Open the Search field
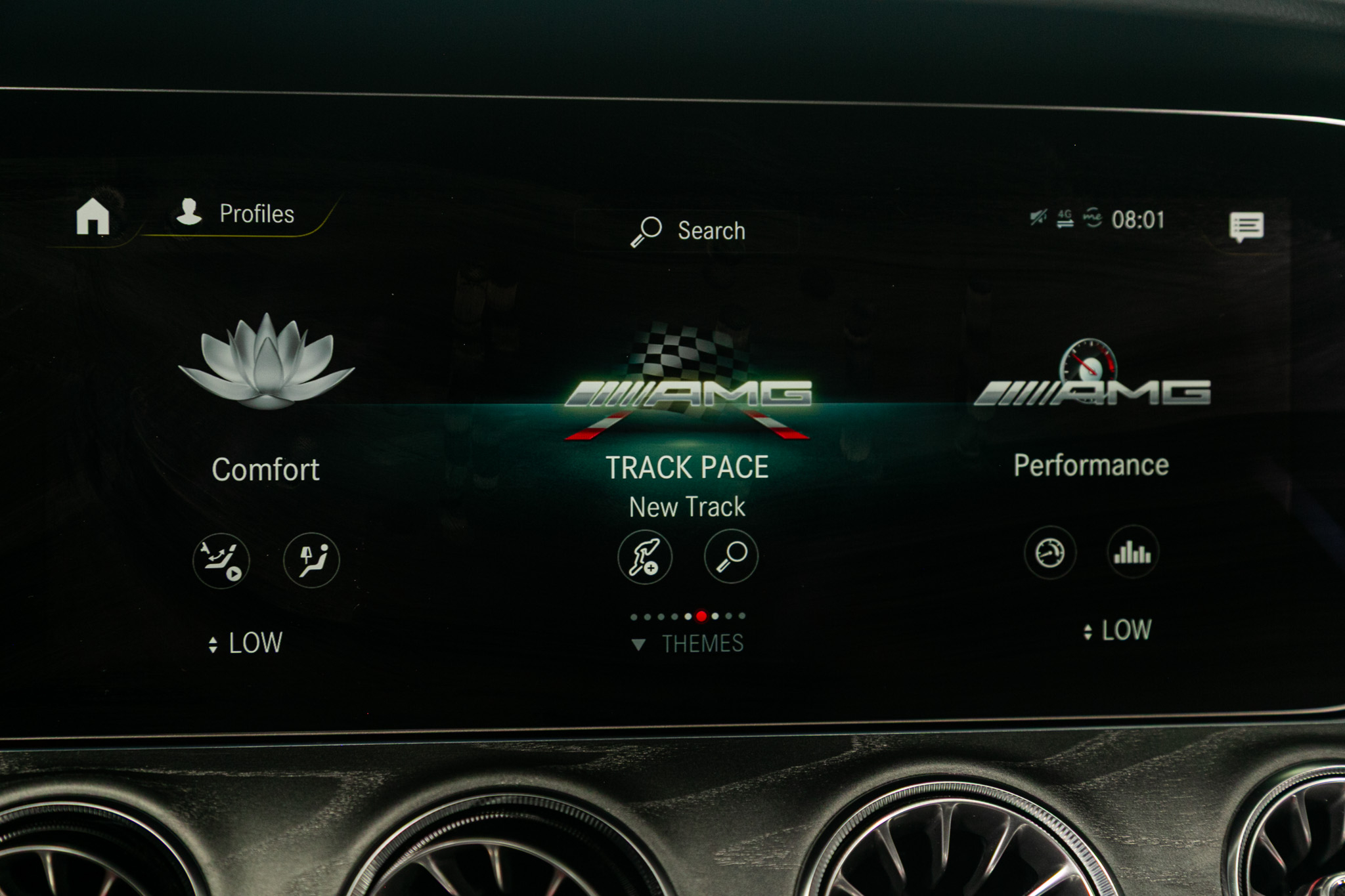Viewport: 1345px width, 896px height. click(688, 230)
